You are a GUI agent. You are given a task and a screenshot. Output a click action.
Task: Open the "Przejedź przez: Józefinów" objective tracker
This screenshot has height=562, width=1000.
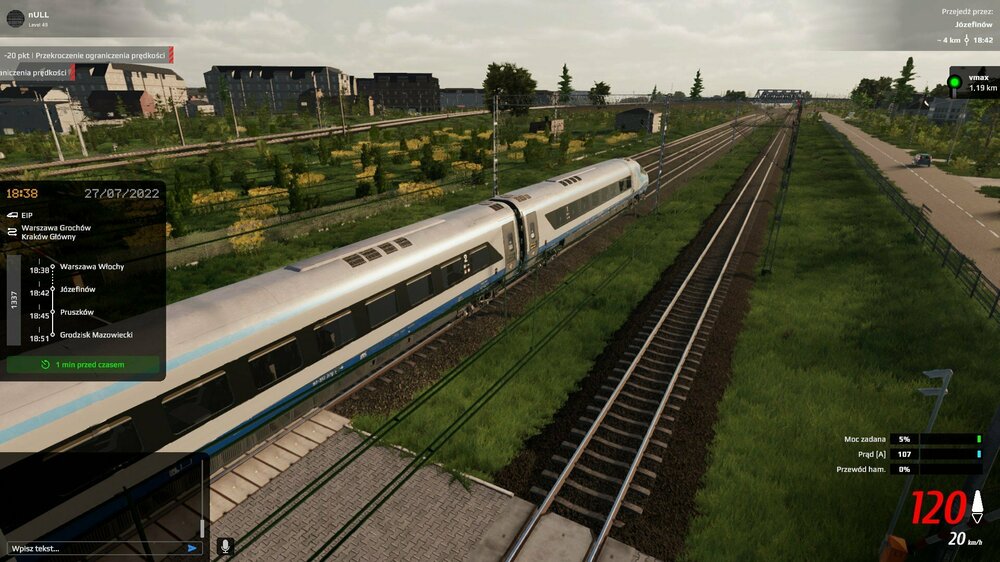[x=965, y=26]
